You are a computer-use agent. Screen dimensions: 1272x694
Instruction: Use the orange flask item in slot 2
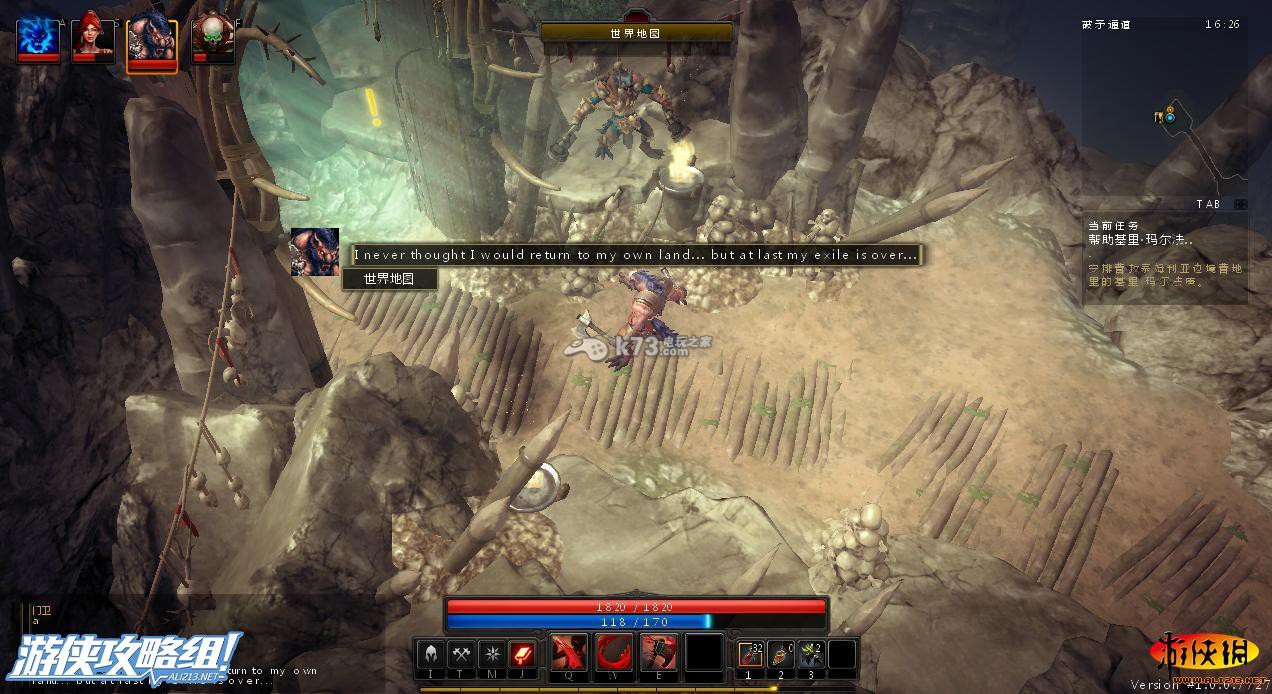(781, 654)
